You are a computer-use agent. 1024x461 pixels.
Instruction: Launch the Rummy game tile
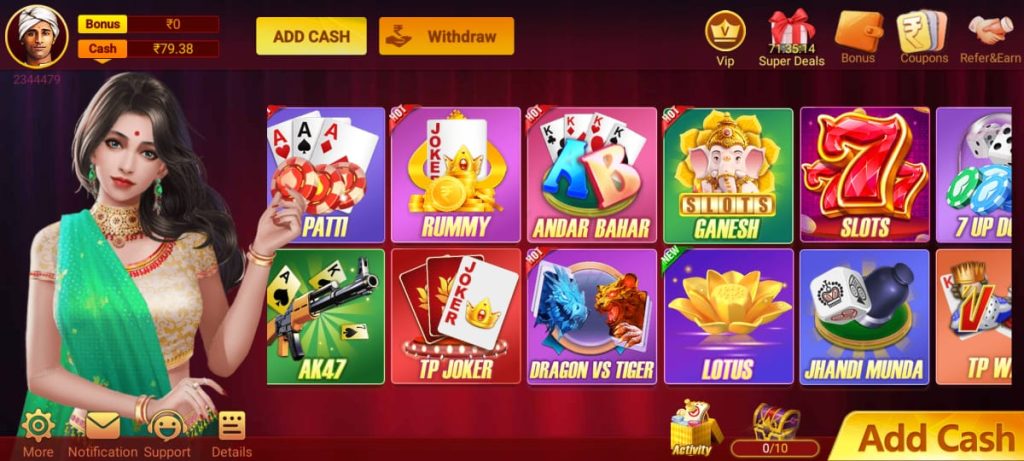click(x=455, y=175)
